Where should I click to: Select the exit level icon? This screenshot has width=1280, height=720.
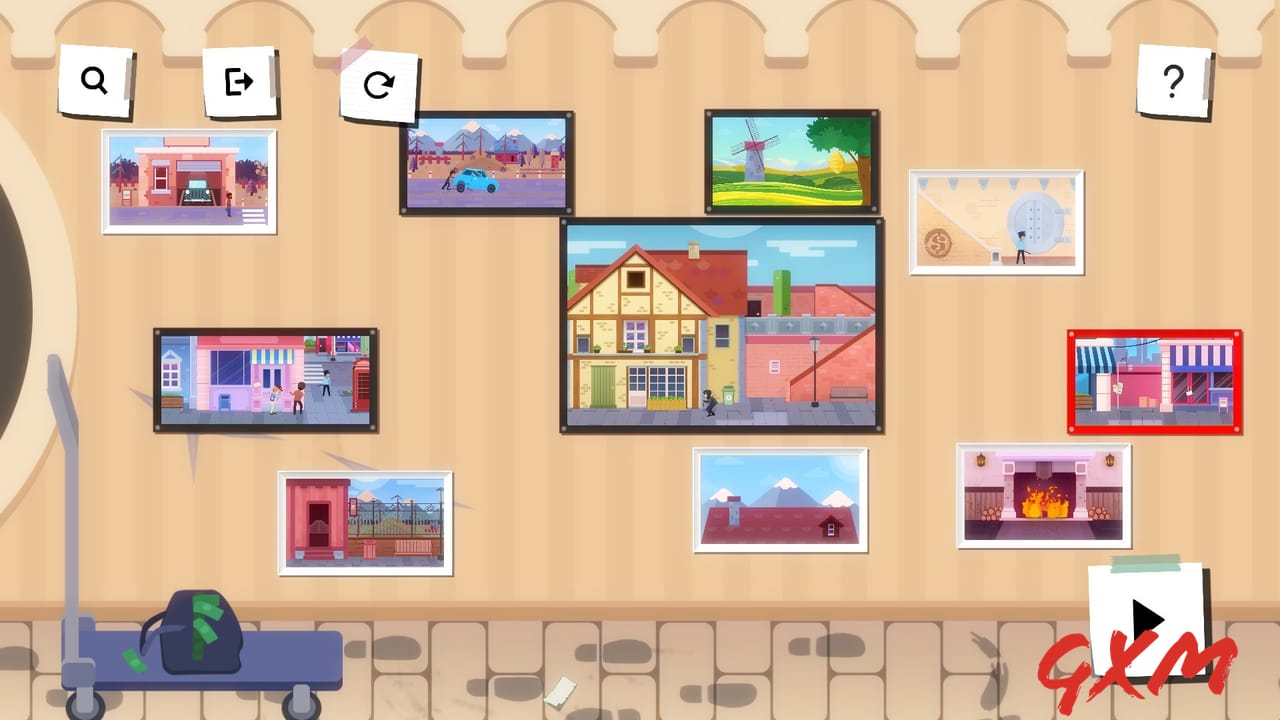(x=241, y=82)
